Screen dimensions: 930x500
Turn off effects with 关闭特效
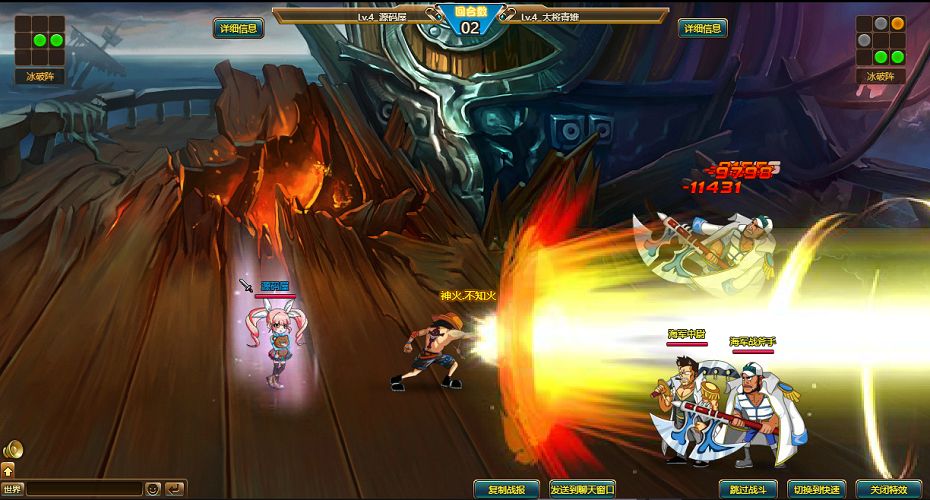coord(888,489)
